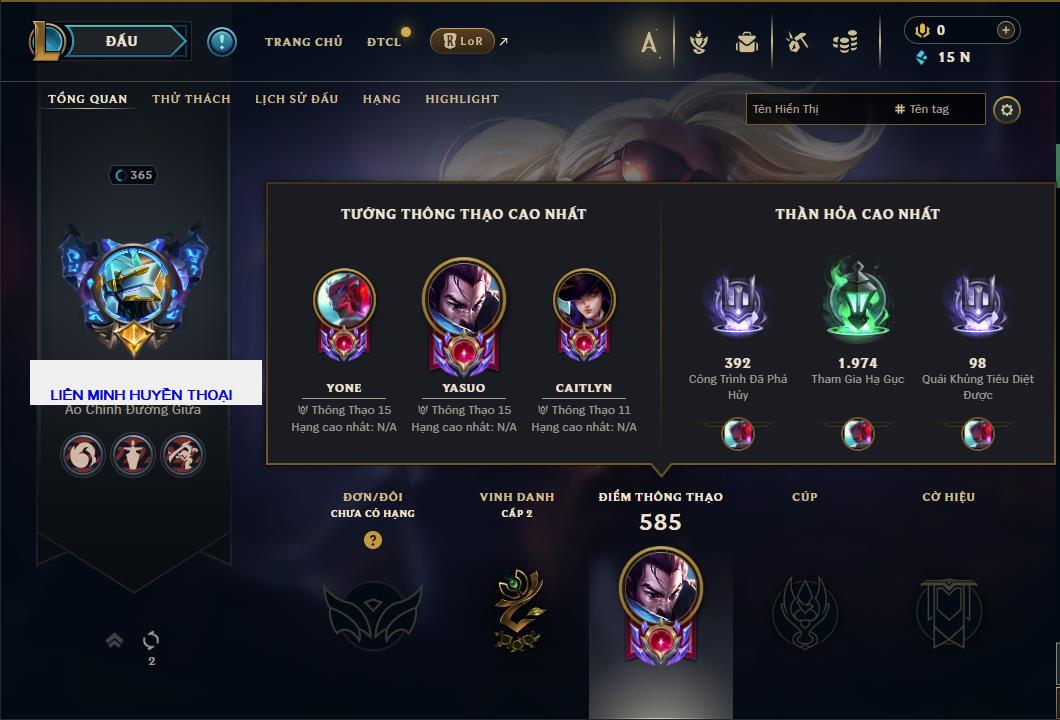The height and width of the screenshot is (720, 1060).
Task: Open the HẠNG tab
Action: (381, 99)
